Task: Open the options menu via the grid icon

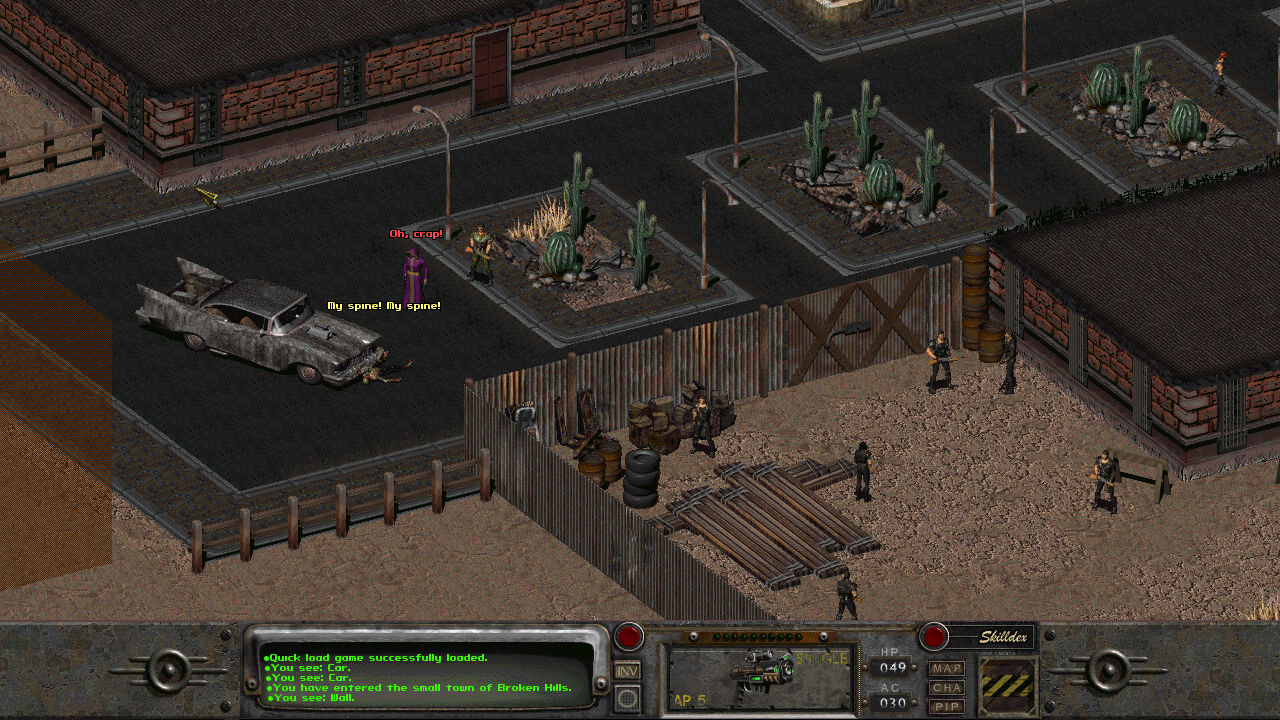Action: tap(625, 697)
